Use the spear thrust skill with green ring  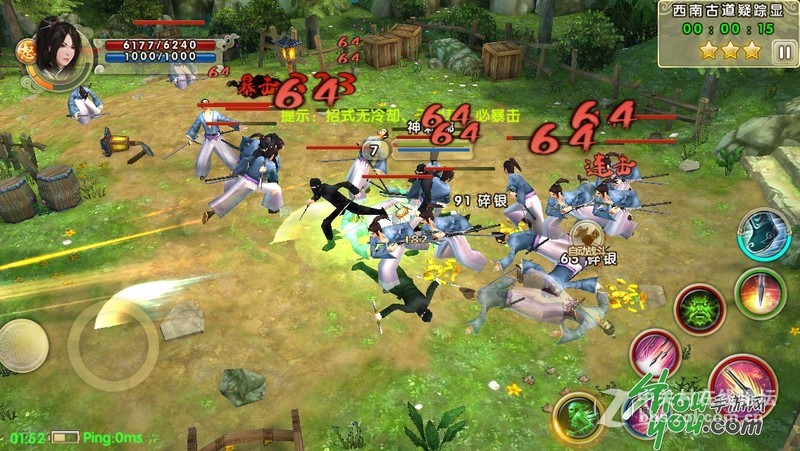point(759,293)
